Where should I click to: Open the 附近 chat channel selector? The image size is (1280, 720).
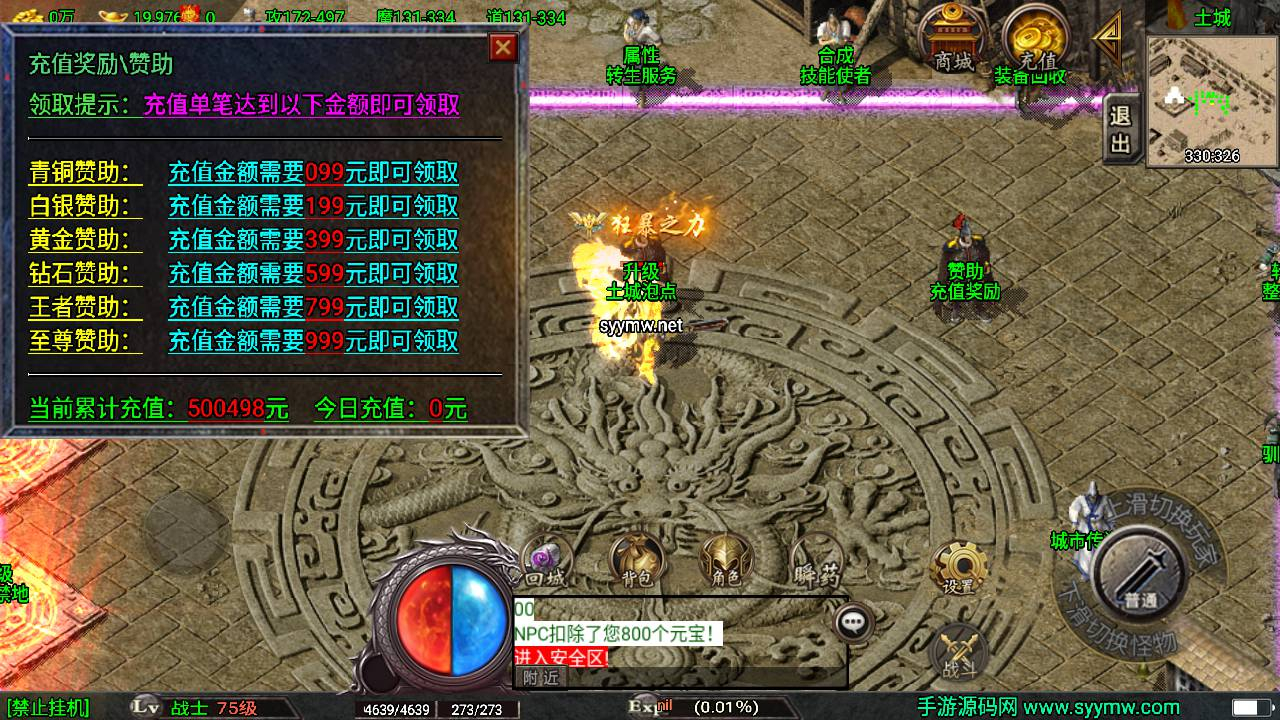click(540, 676)
